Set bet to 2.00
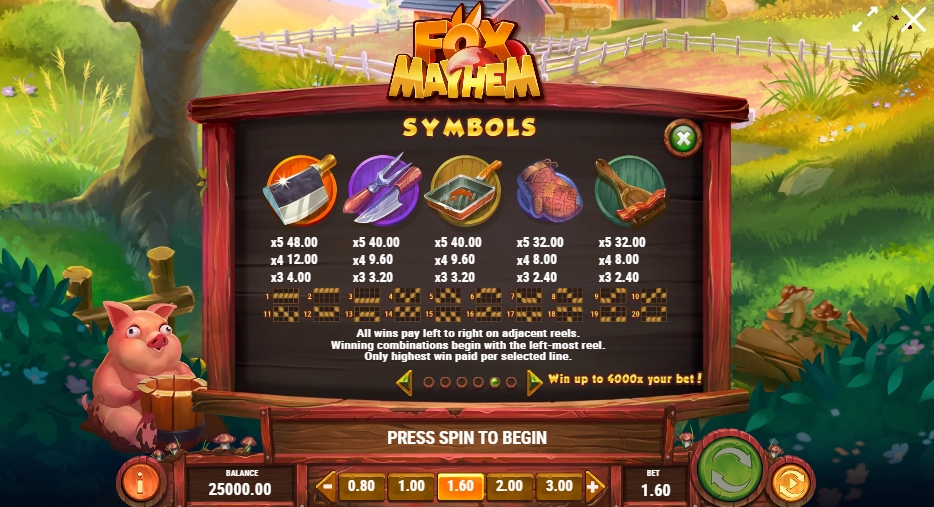The height and width of the screenshot is (507, 934). pyautogui.click(x=509, y=486)
